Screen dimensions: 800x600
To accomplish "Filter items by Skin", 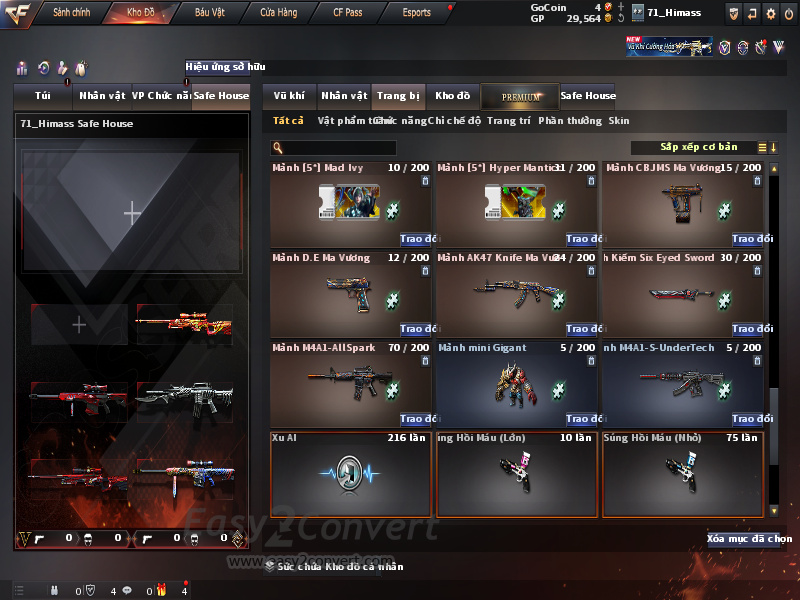I will click(x=619, y=121).
